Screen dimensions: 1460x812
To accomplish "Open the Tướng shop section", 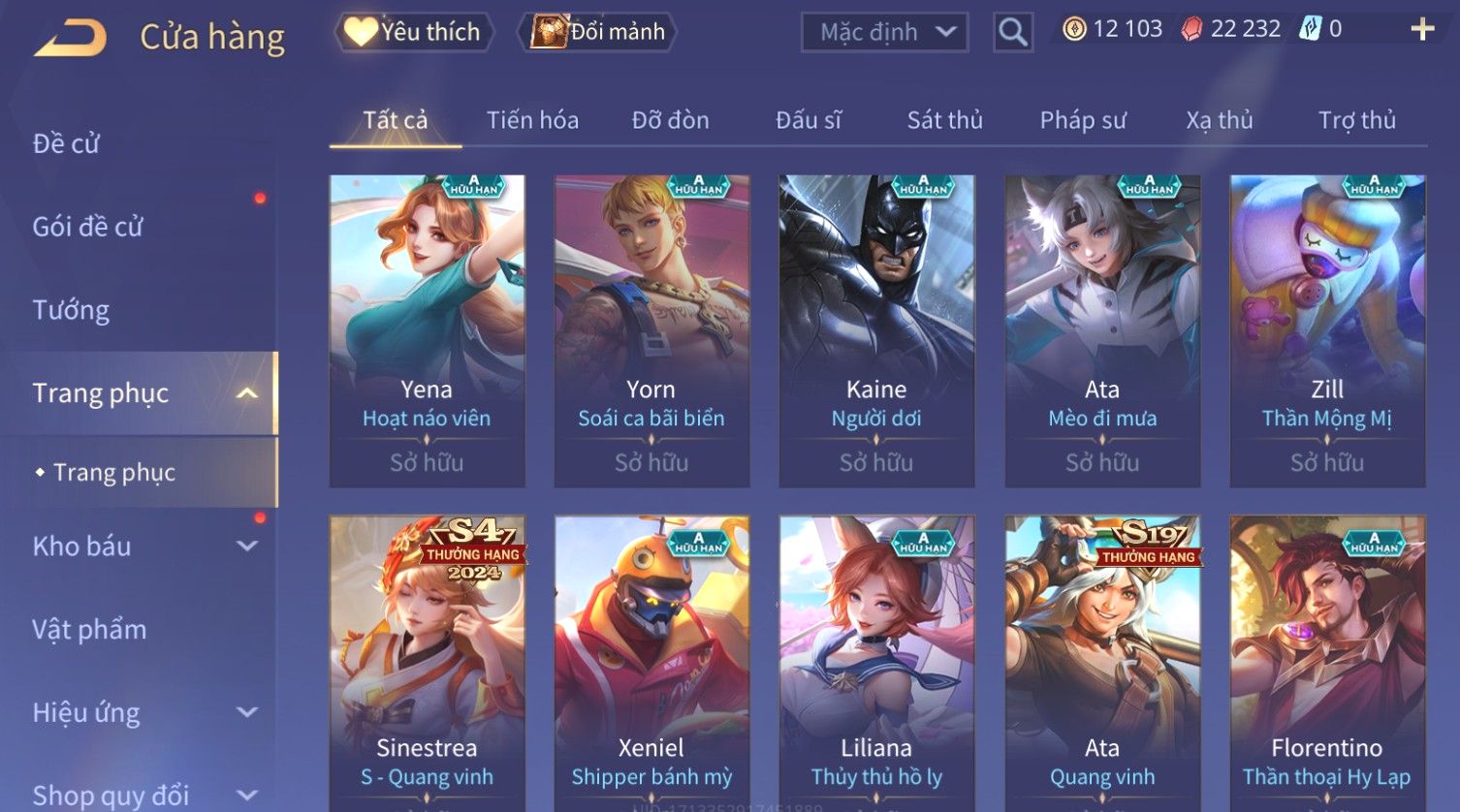I will (71, 310).
